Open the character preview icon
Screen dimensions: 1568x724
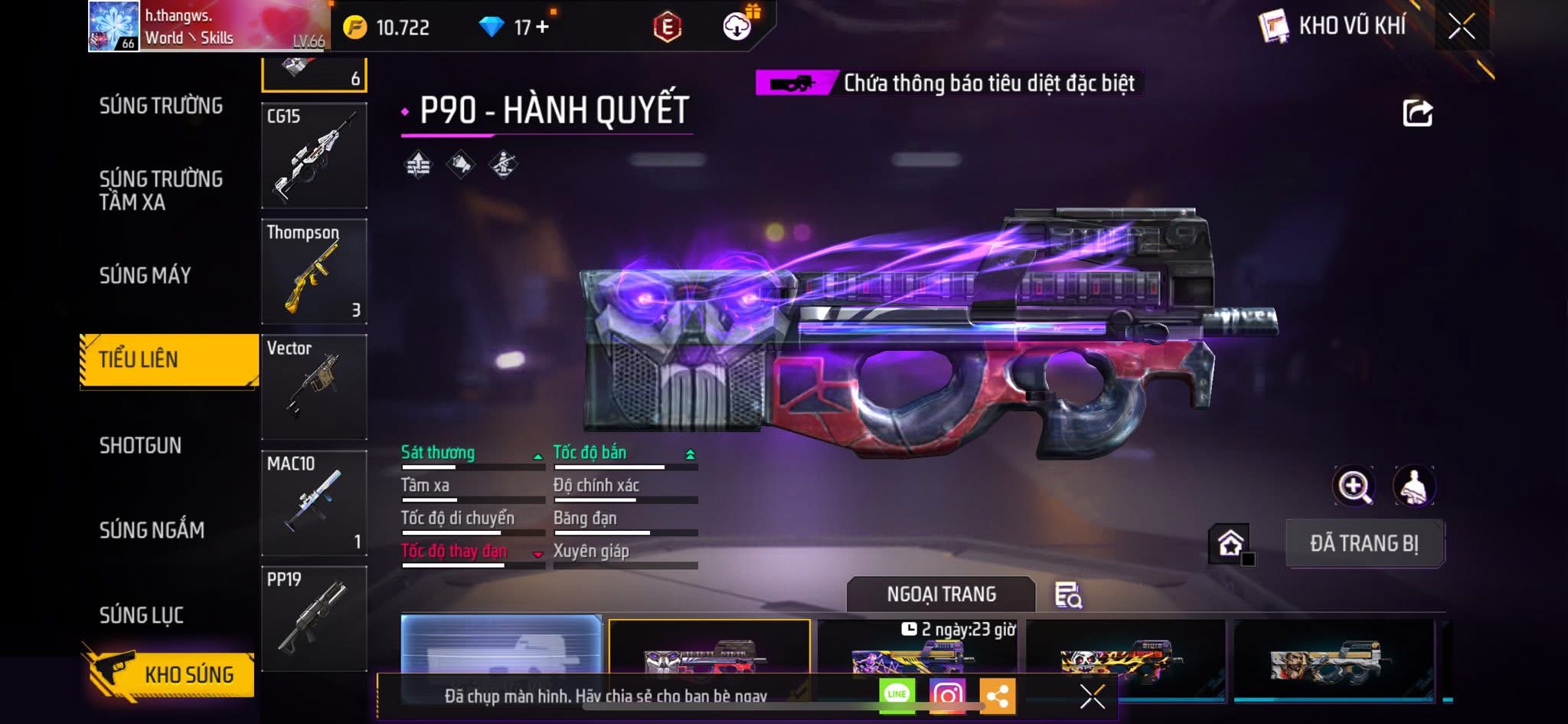(x=1413, y=486)
